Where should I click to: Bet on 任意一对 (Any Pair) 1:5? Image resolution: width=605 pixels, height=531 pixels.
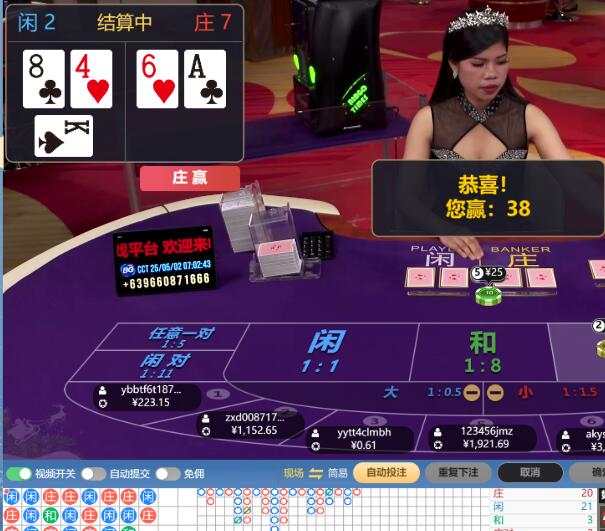pos(182,337)
